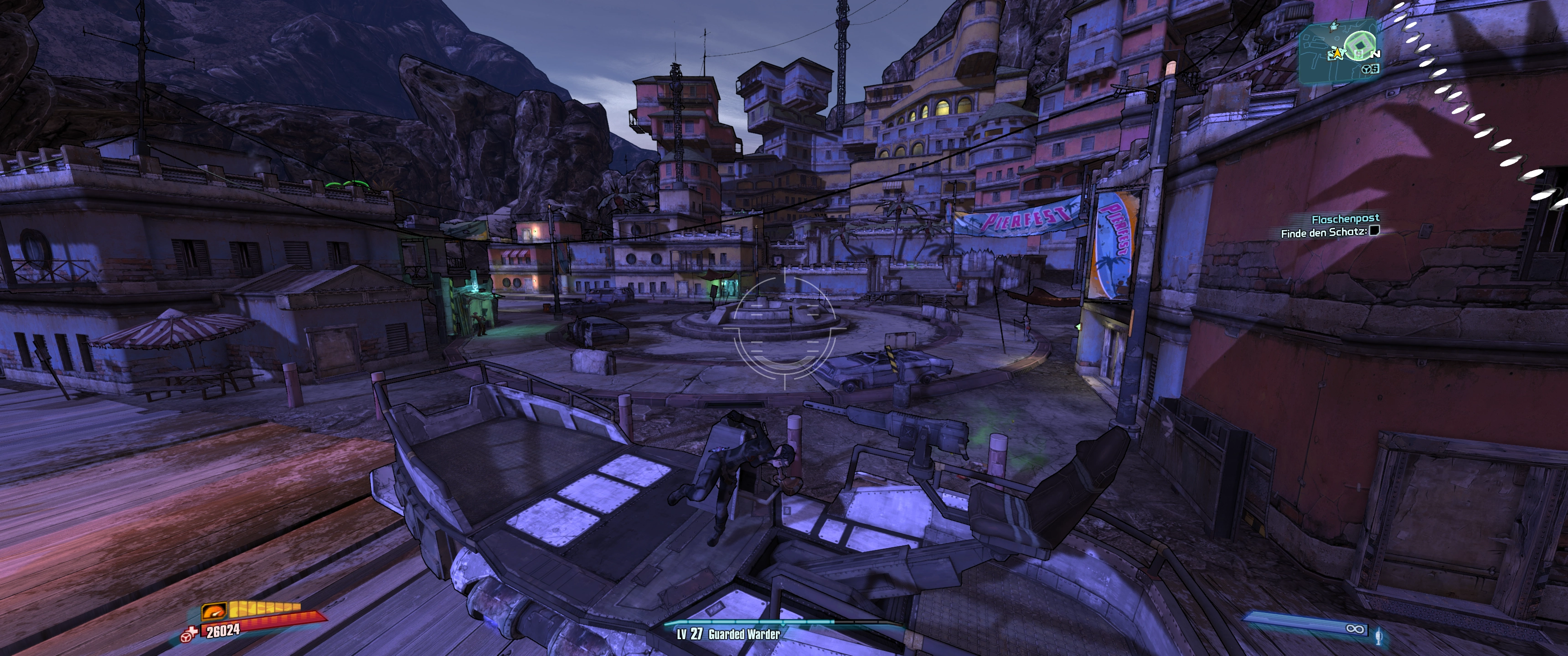This screenshot has width=1568, height=656.
Task: Open the Flaschenpost quest tracker
Action: (x=1345, y=219)
